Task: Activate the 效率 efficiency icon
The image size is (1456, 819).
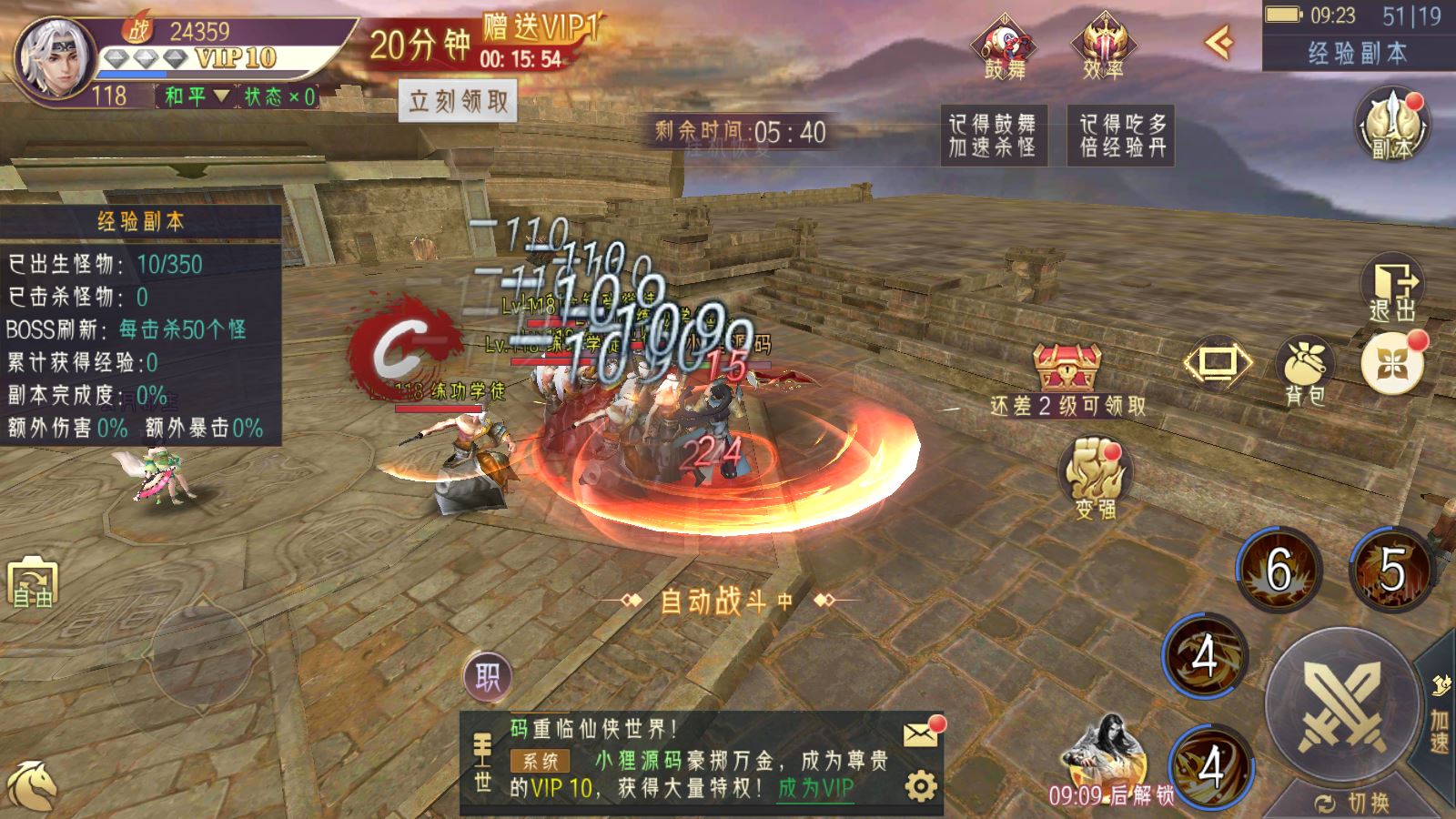Action: pyautogui.click(x=1103, y=45)
